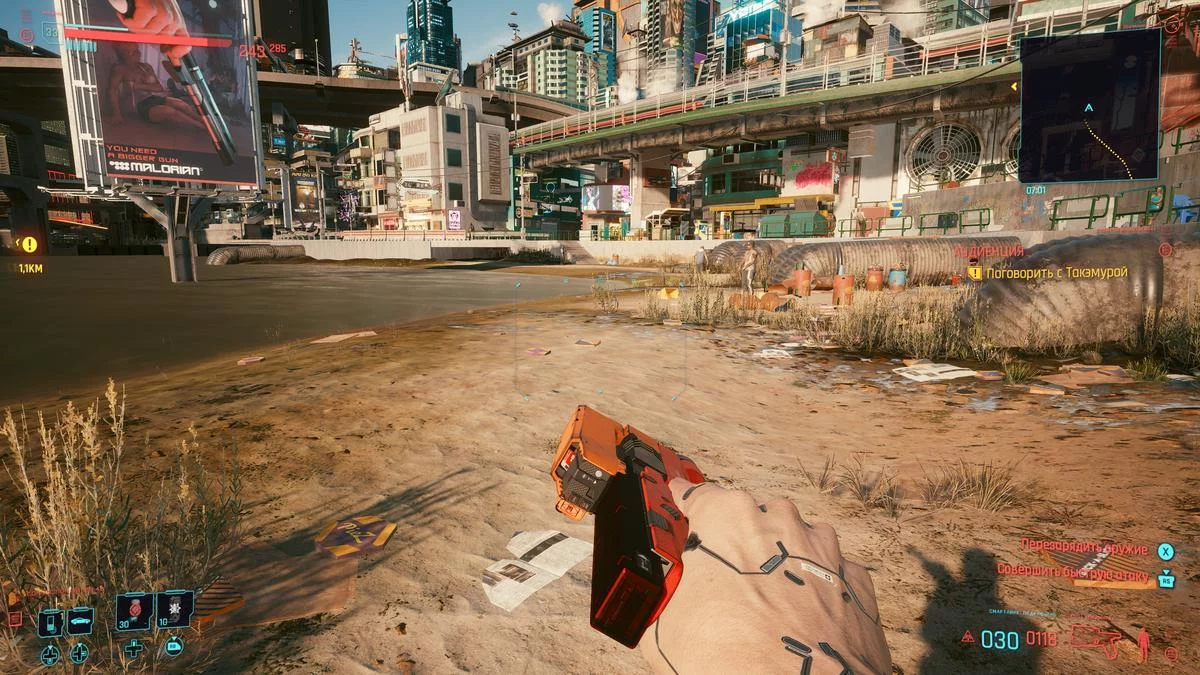Viewport: 1200px width, 675px height.
Task: Open the phone quick slot
Action: (x=50, y=622)
